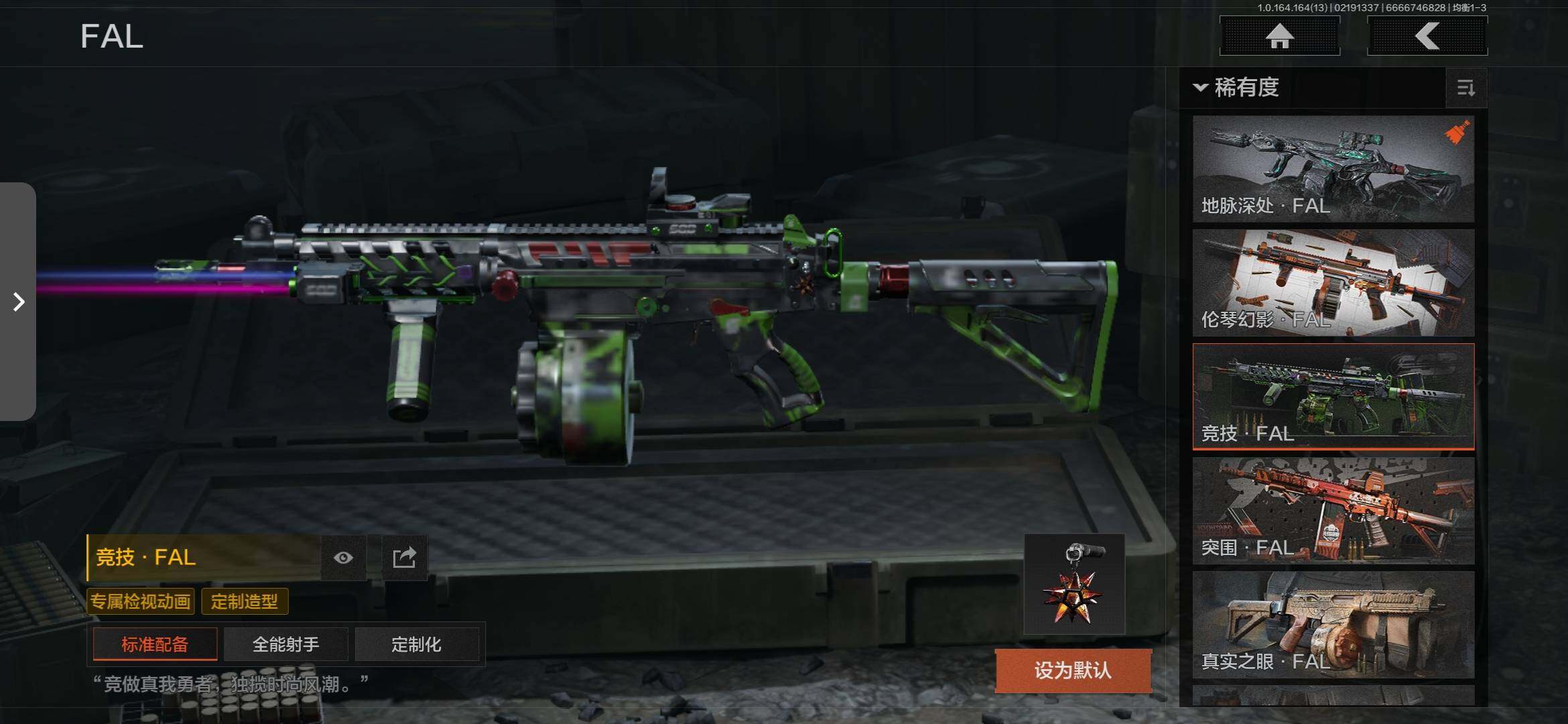Share the skin via share icon
The width and height of the screenshot is (1568, 724).
(404, 558)
